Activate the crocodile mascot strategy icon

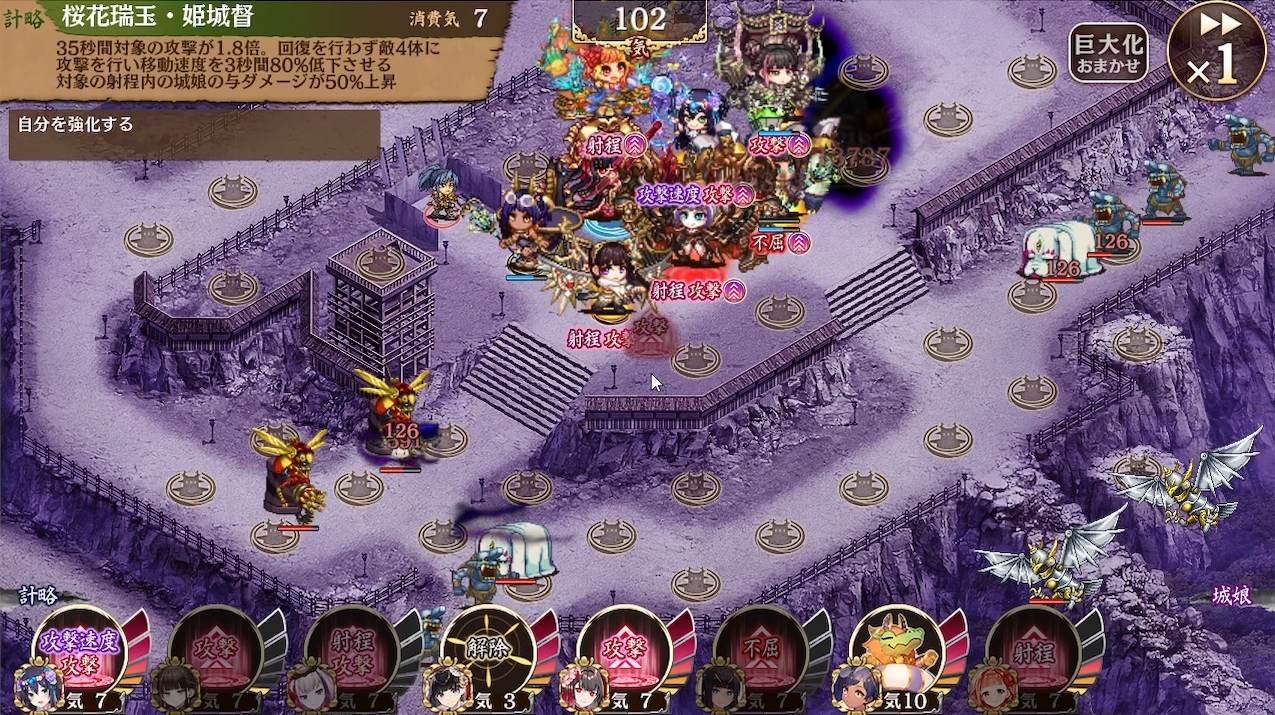click(x=894, y=650)
